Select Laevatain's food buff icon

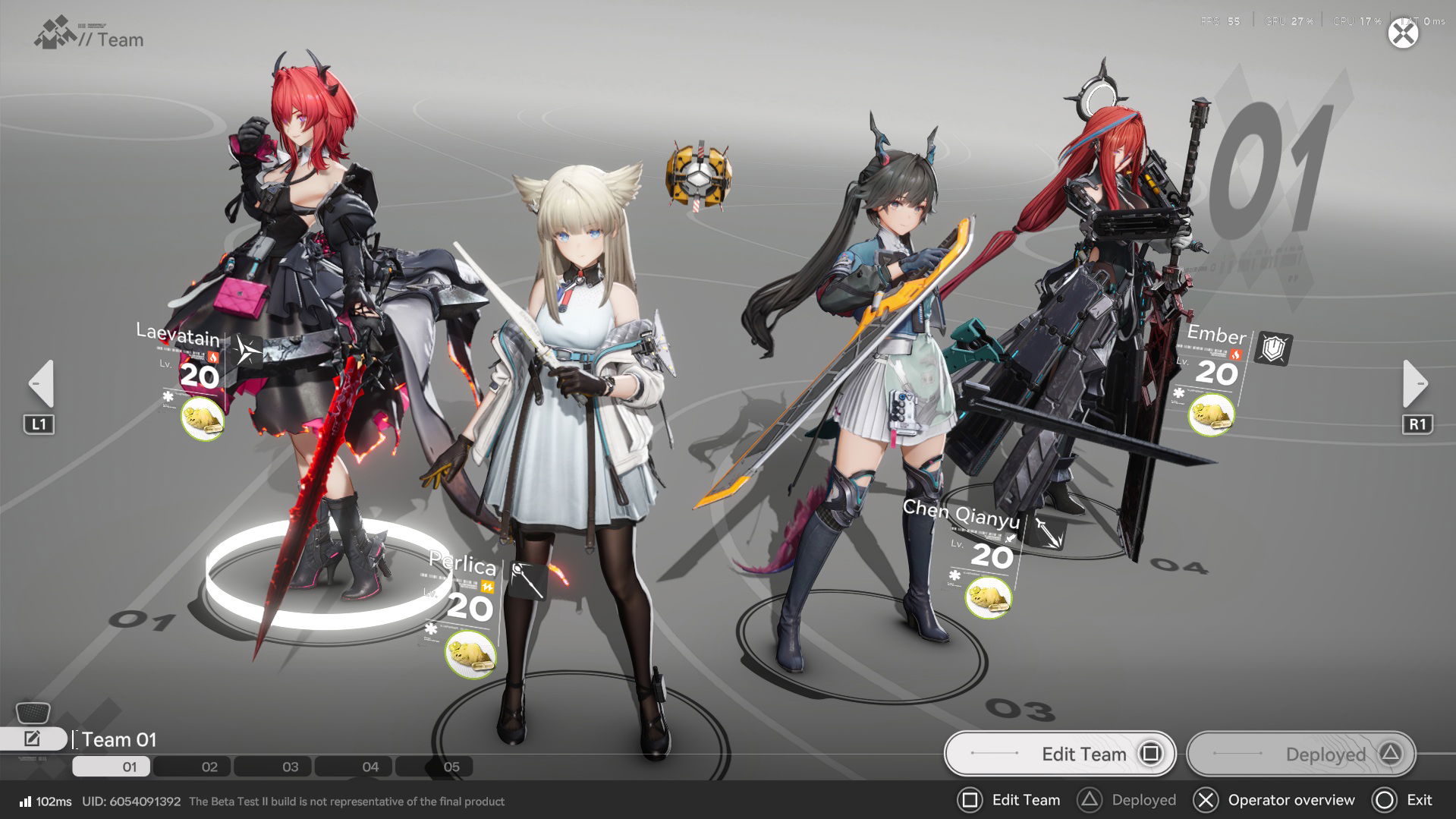tap(203, 419)
